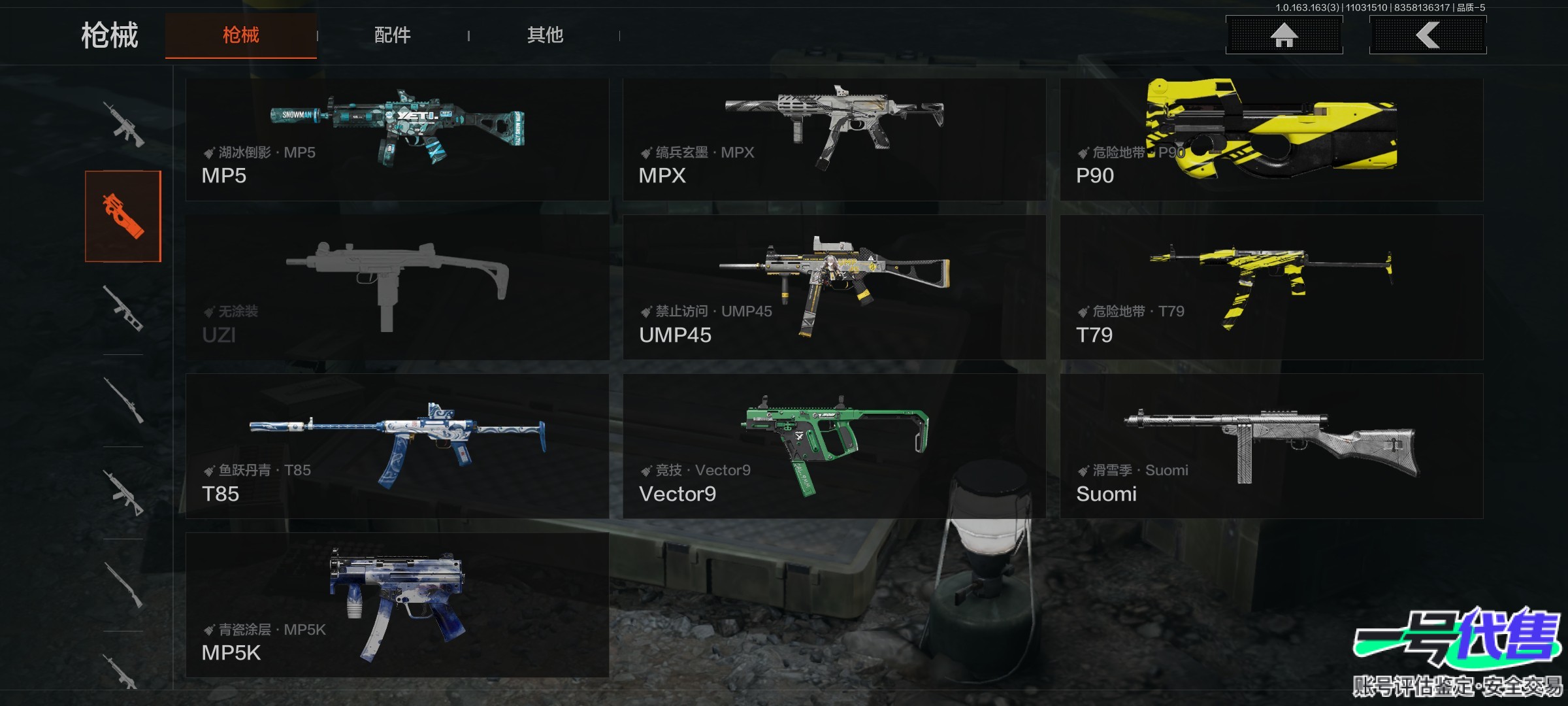Select the MP5 weapon tile
Screen dimensions: 1568x706
[x=397, y=139]
